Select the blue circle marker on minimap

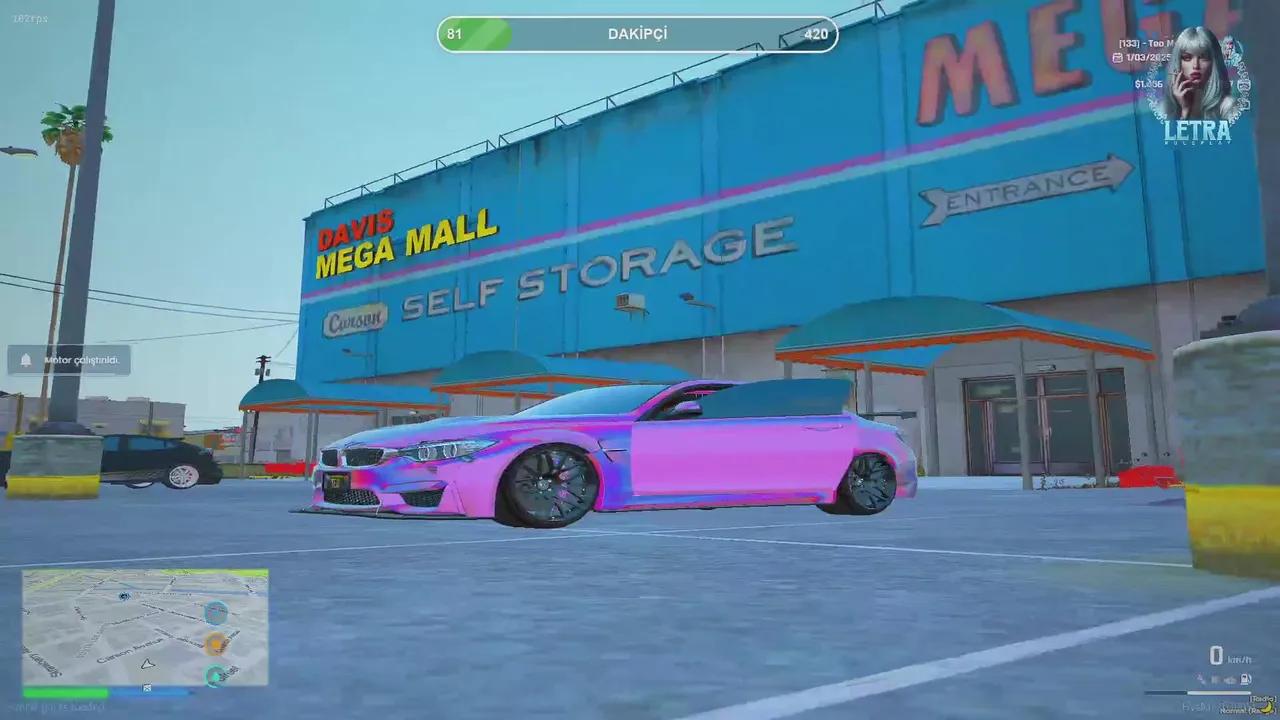[x=216, y=612]
